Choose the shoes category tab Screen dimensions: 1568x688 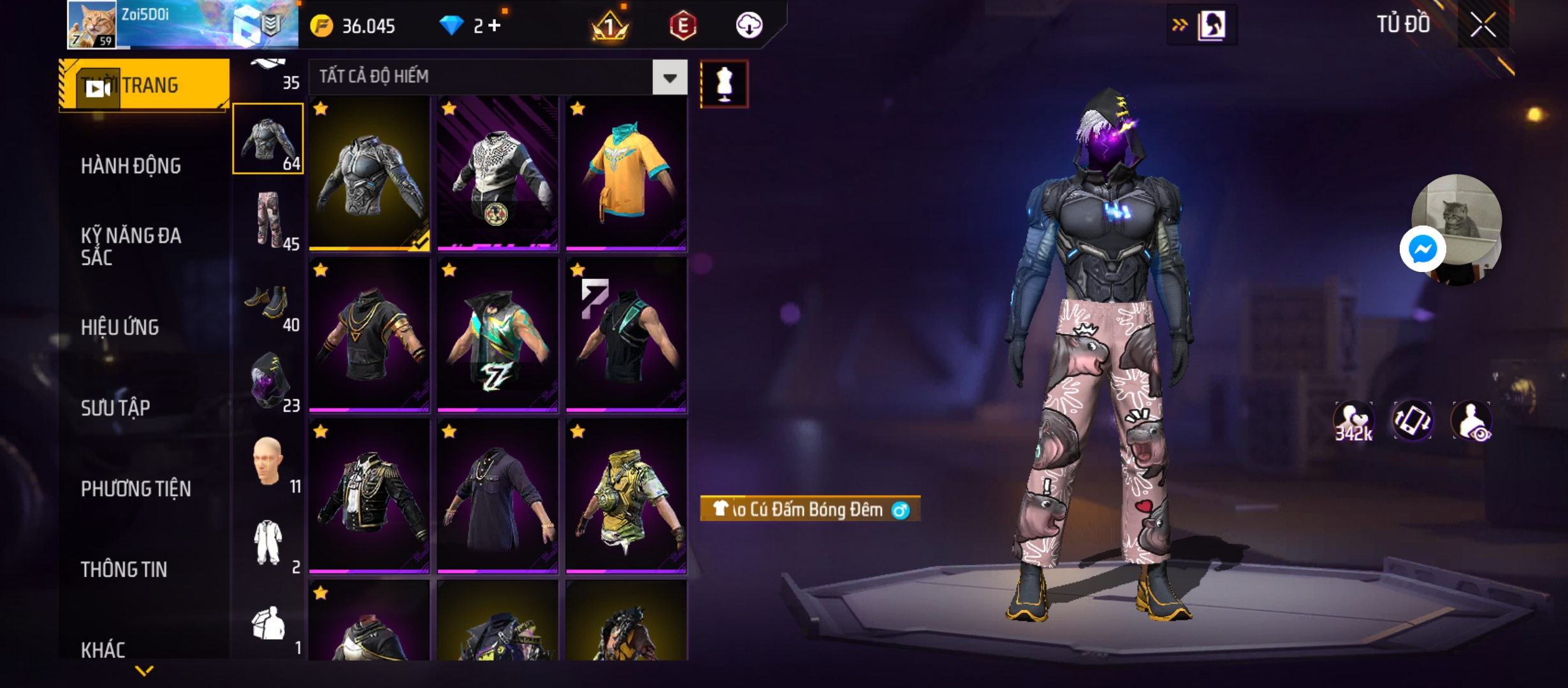coord(268,303)
